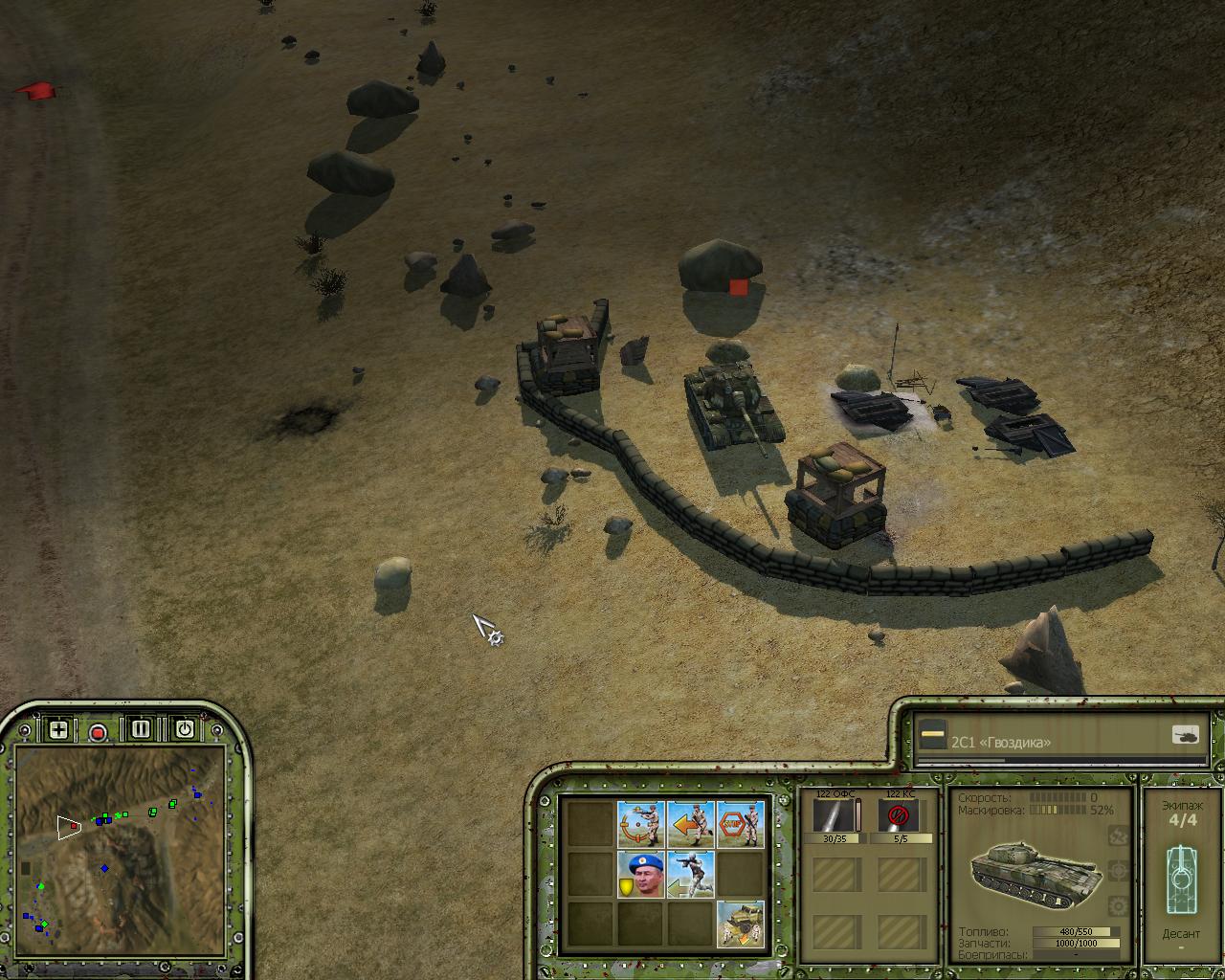Click the tank type icon beside unit name
Viewport: 1225px width, 980px height.
[x=1186, y=735]
